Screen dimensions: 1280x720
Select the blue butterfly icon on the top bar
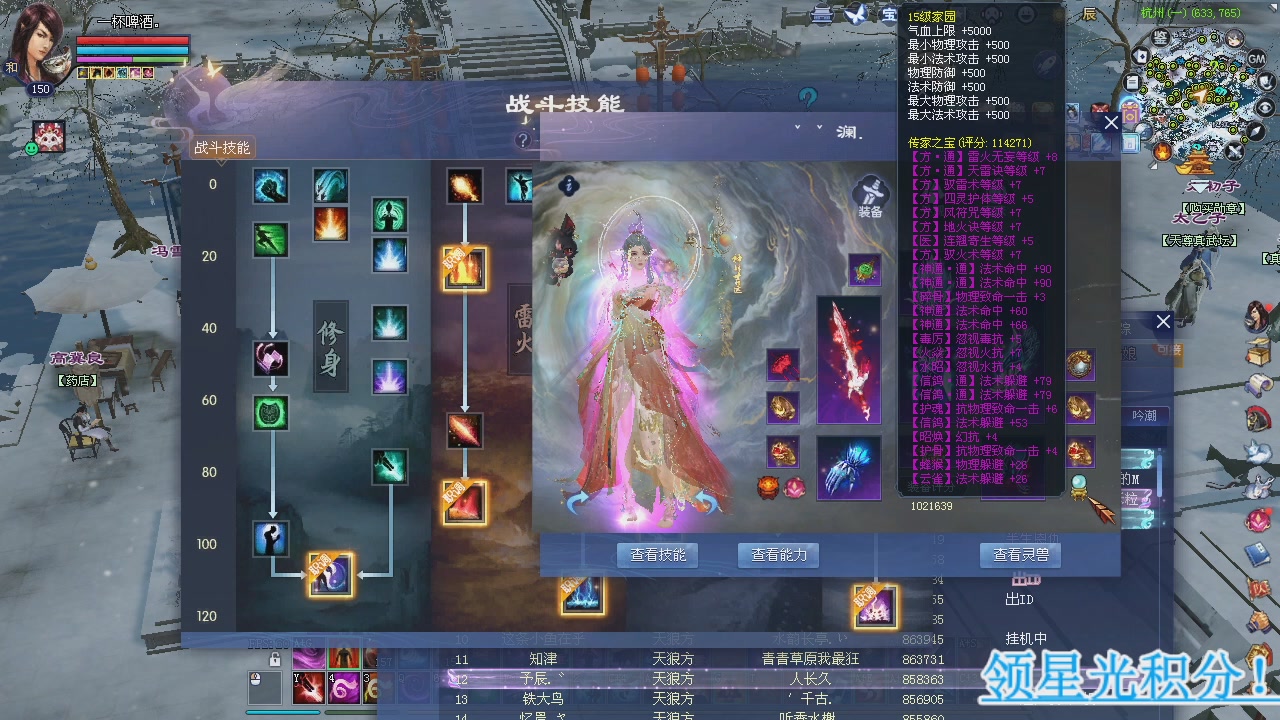pos(856,14)
